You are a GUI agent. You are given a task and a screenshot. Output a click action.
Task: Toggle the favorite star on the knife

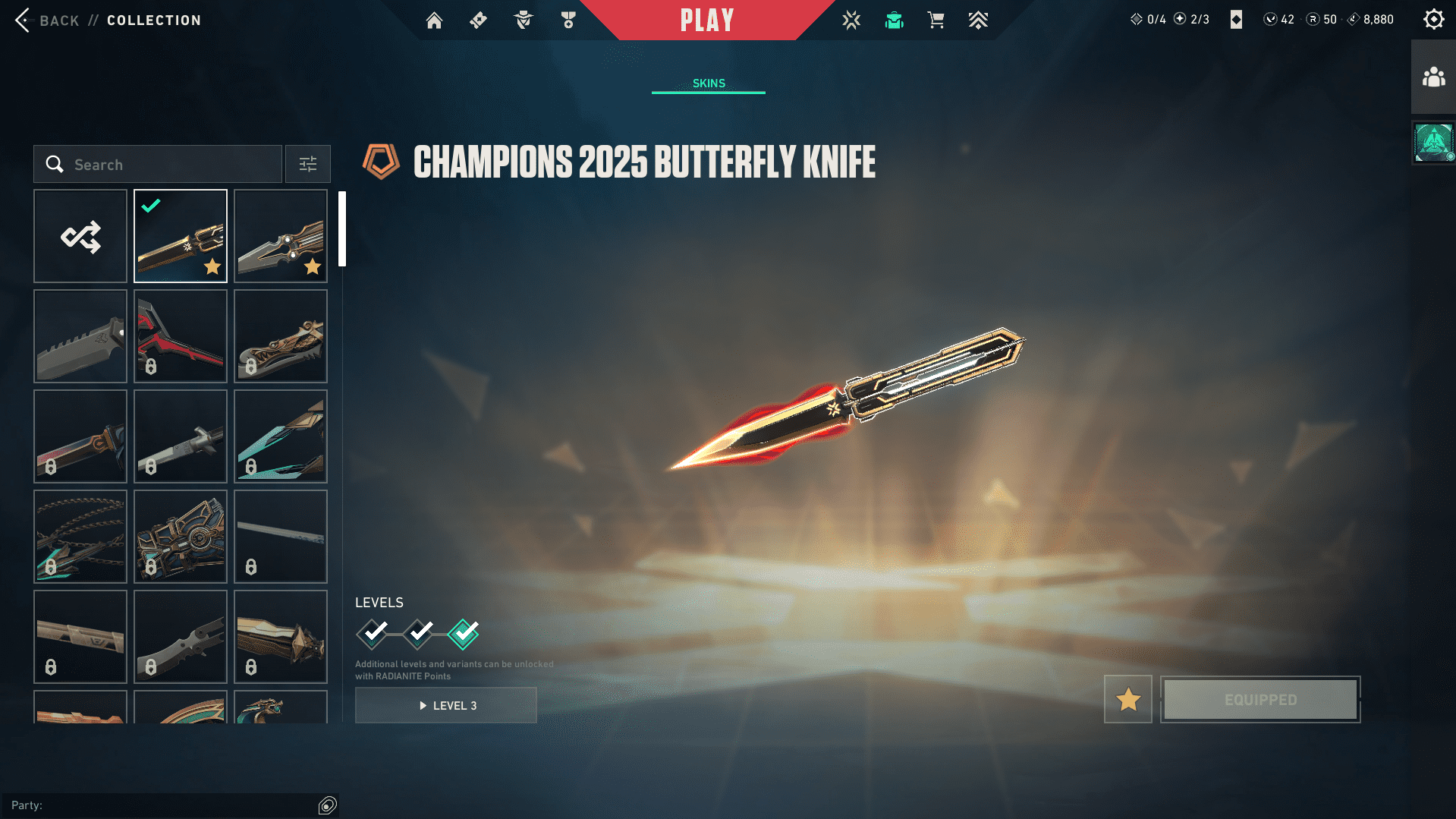[1127, 699]
